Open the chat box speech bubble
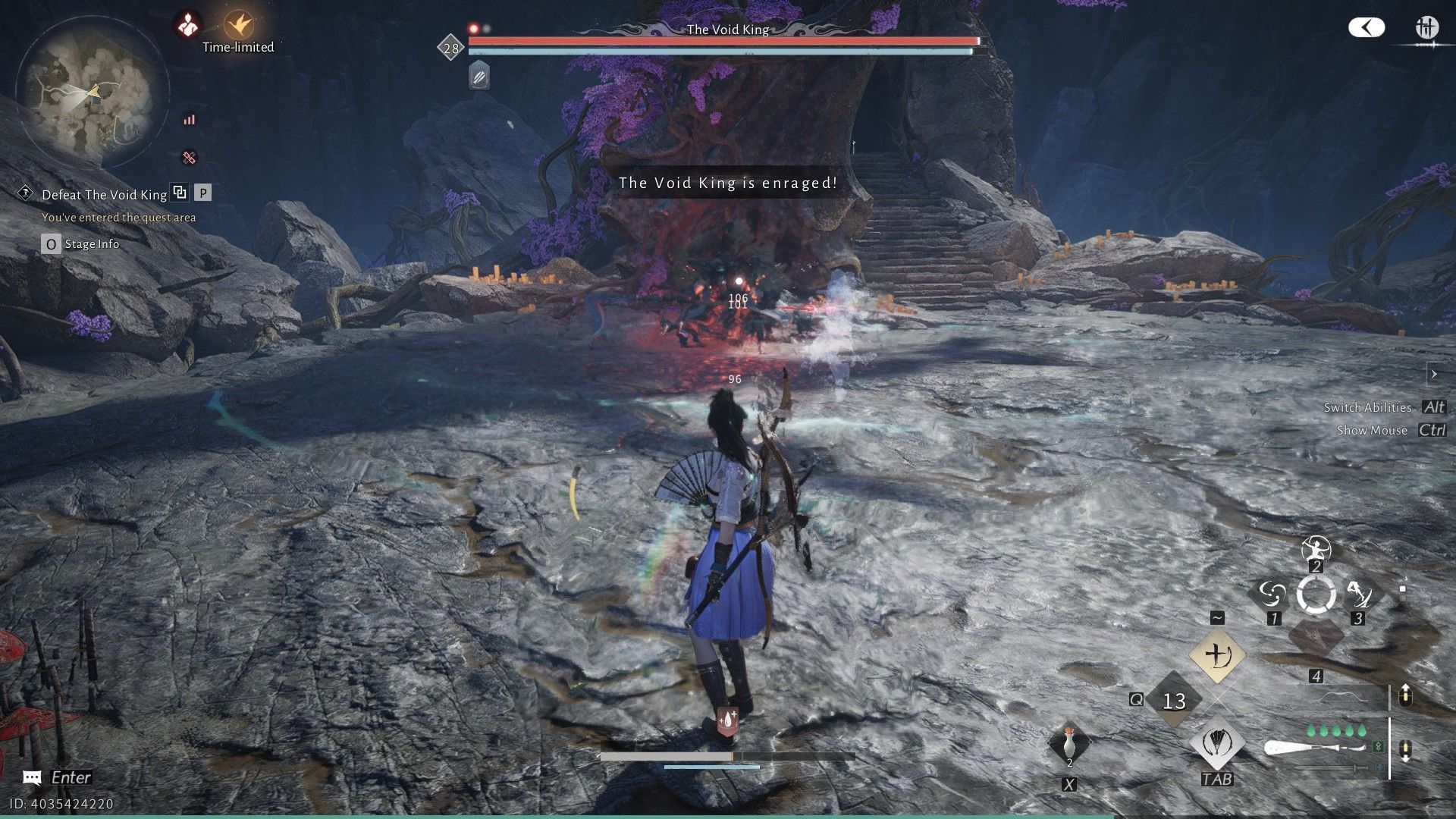1456x819 pixels. point(32,778)
